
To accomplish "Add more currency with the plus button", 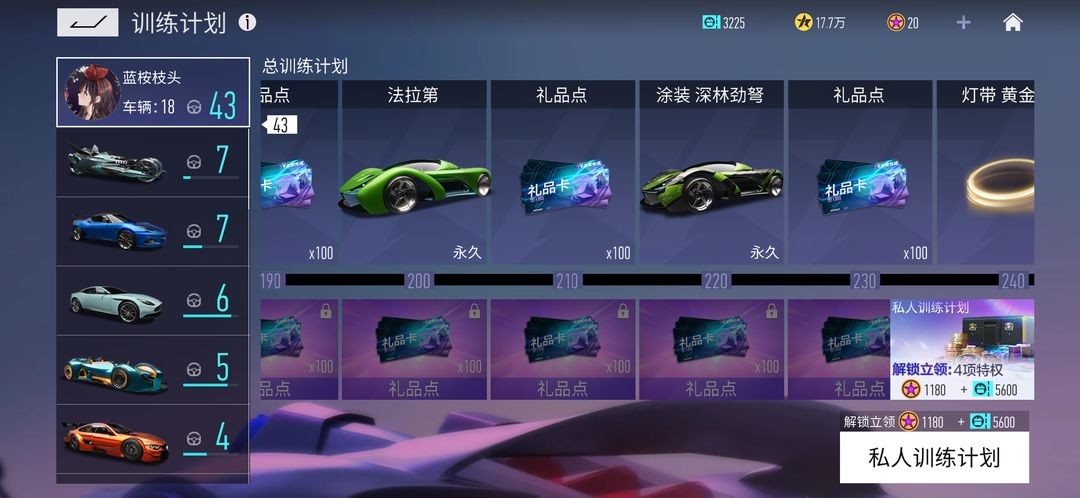I will pos(963,22).
